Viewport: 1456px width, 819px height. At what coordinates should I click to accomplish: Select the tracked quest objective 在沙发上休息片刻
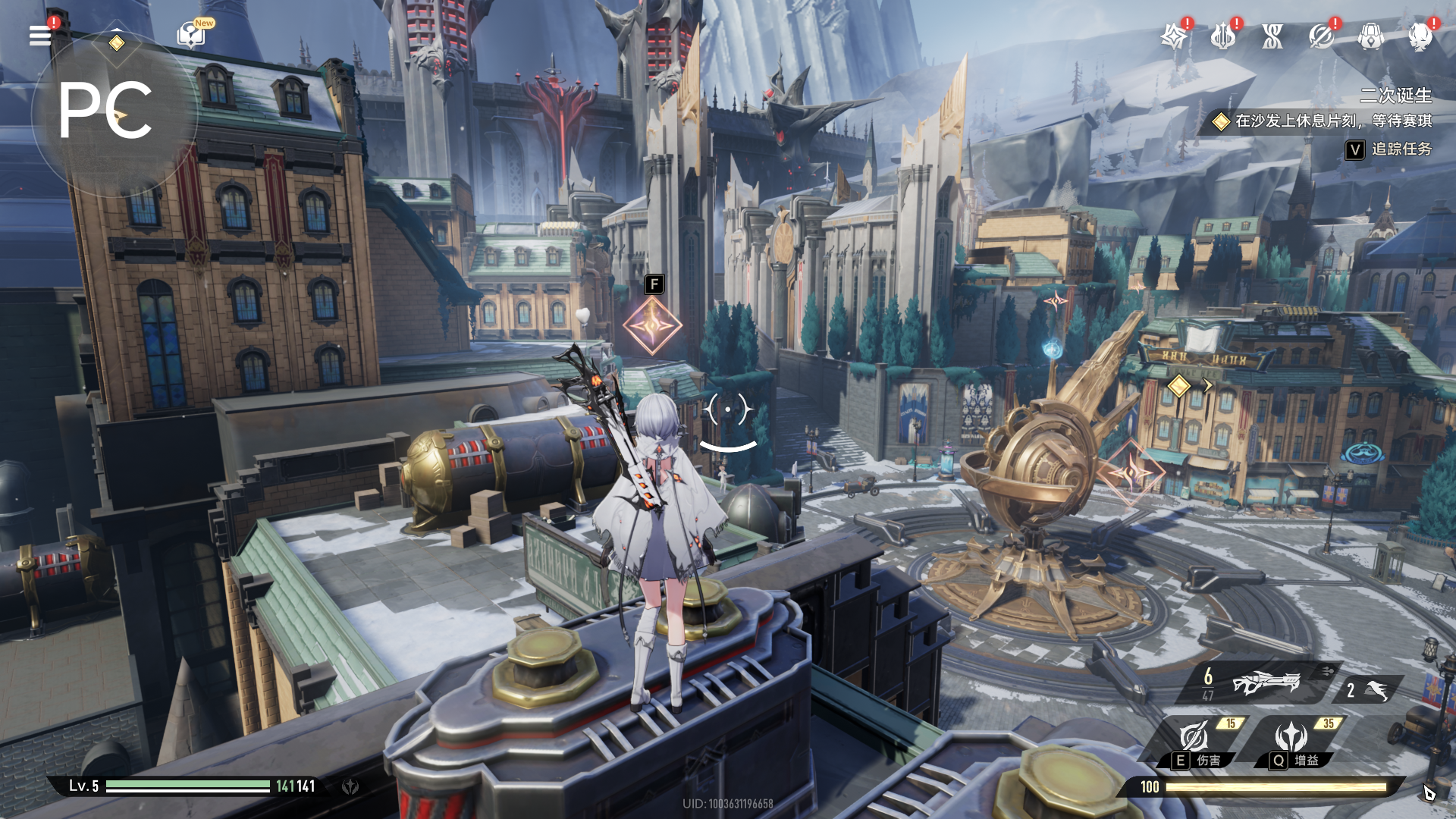pyautogui.click(x=1332, y=121)
